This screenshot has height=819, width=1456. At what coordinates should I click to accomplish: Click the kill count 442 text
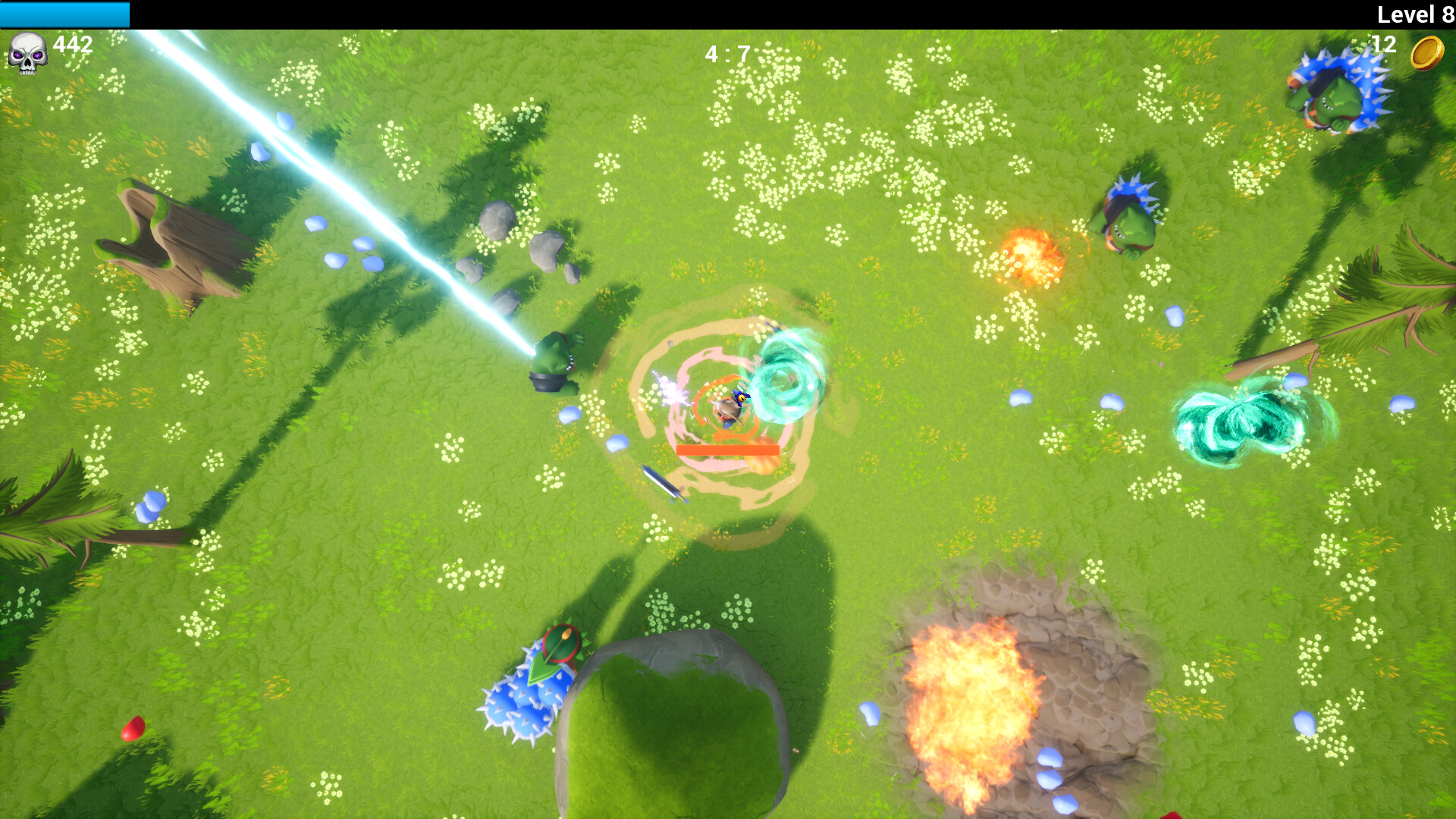(x=72, y=45)
